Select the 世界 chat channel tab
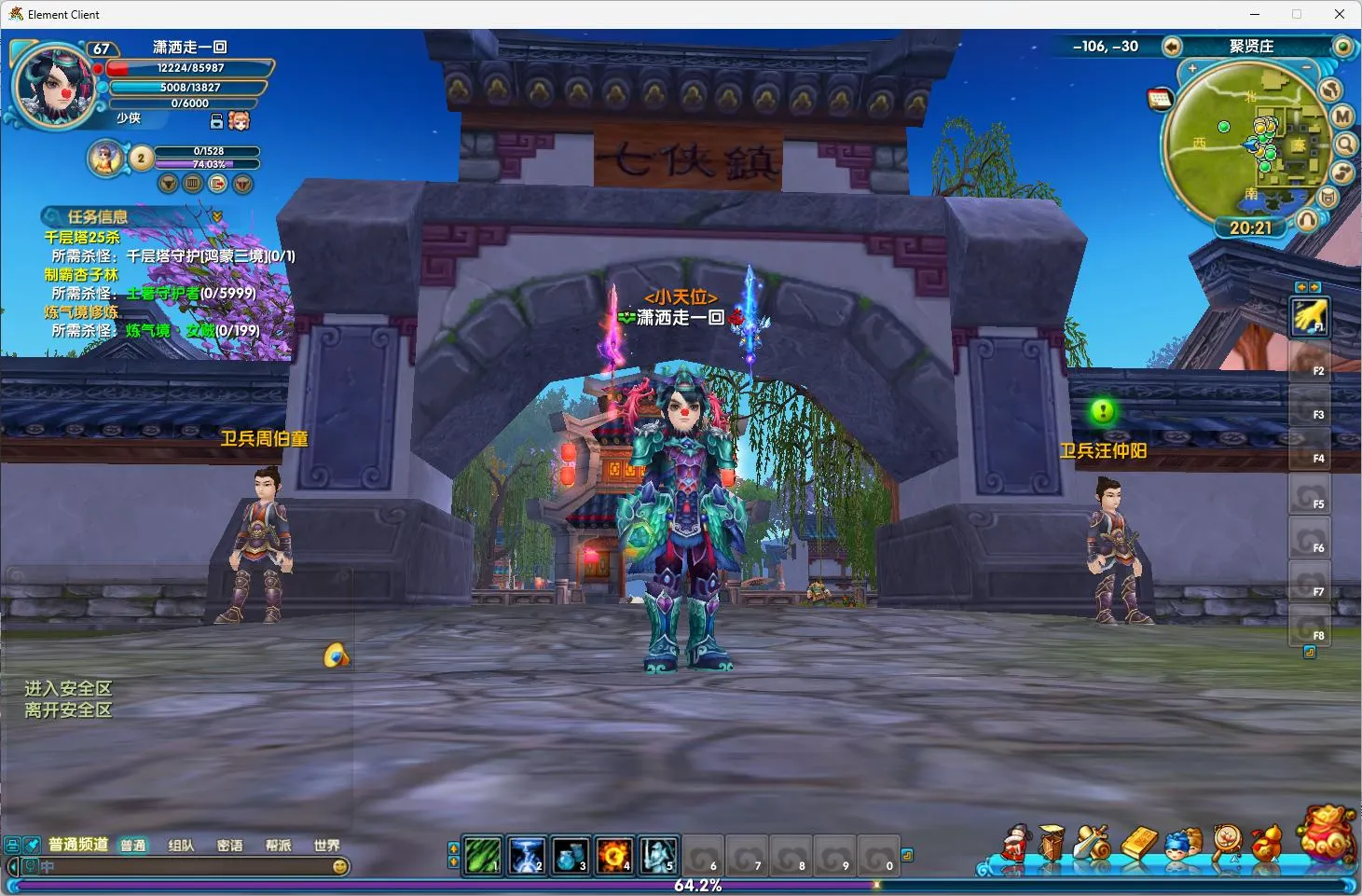 click(326, 846)
